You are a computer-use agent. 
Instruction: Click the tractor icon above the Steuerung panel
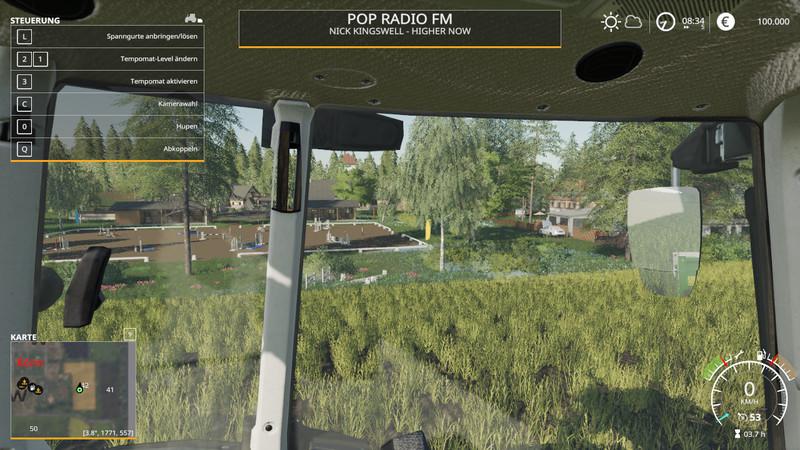[x=193, y=18]
